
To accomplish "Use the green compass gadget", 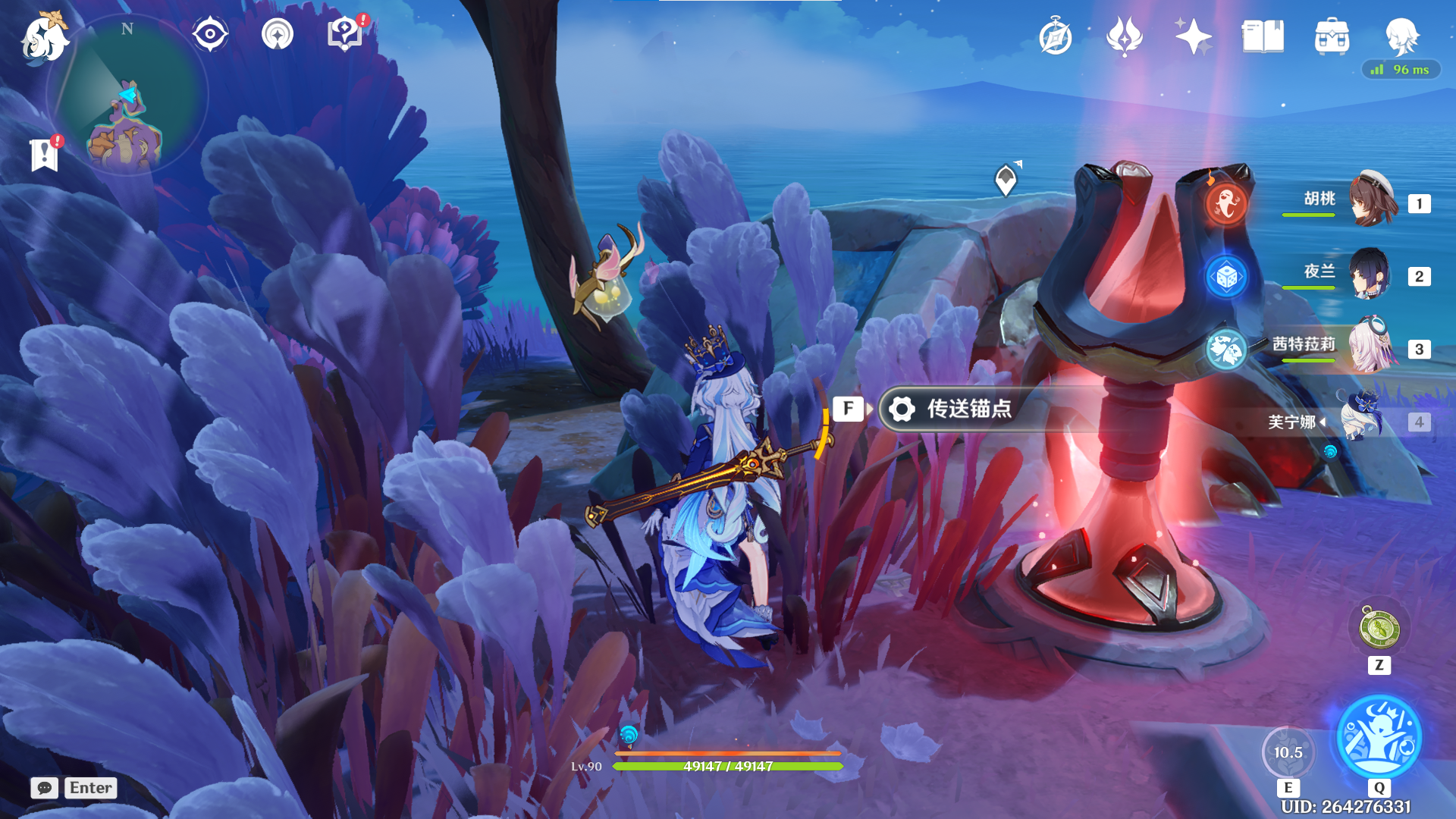I will click(x=1379, y=629).
